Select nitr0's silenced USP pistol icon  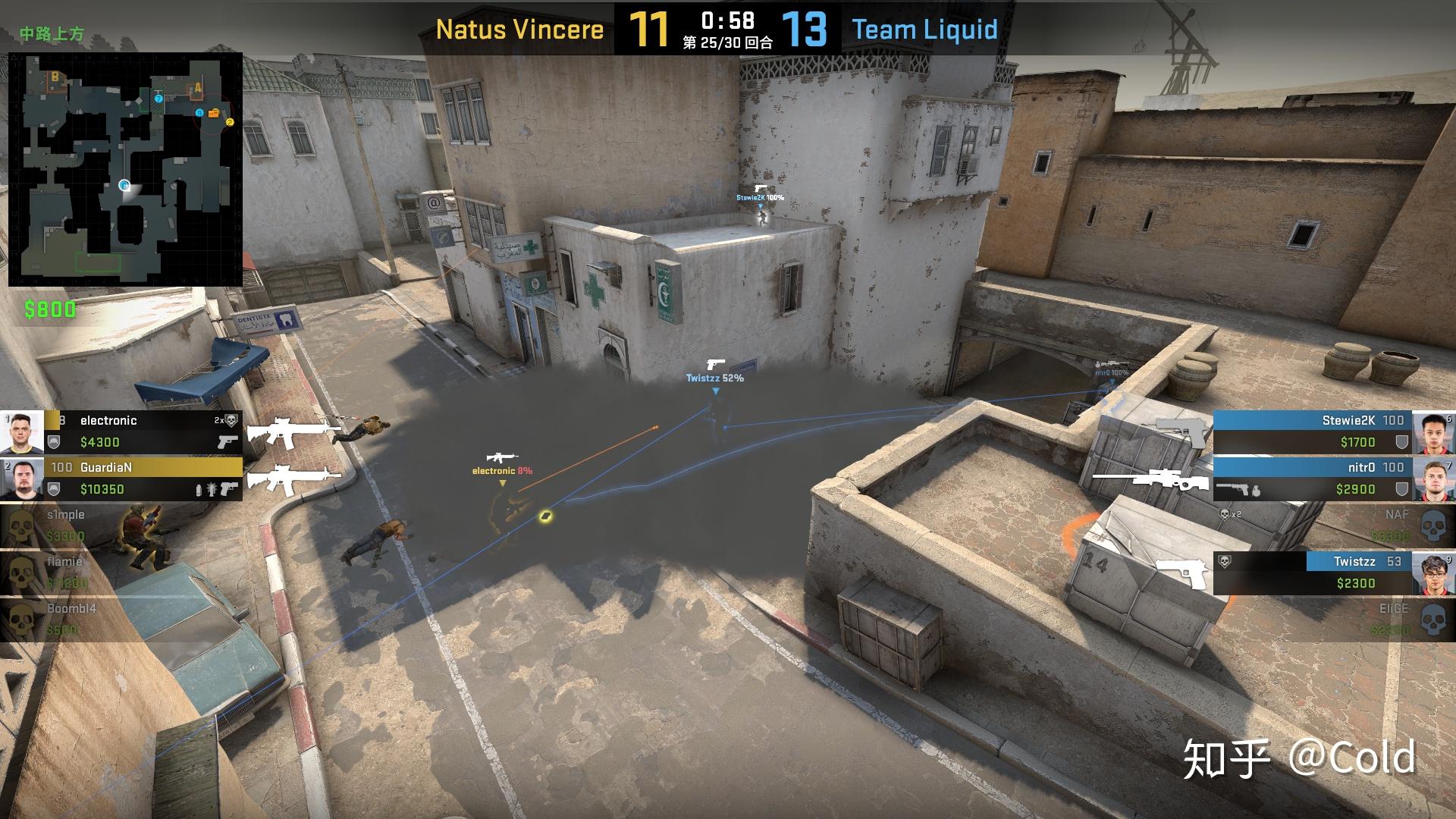[x=1234, y=488]
